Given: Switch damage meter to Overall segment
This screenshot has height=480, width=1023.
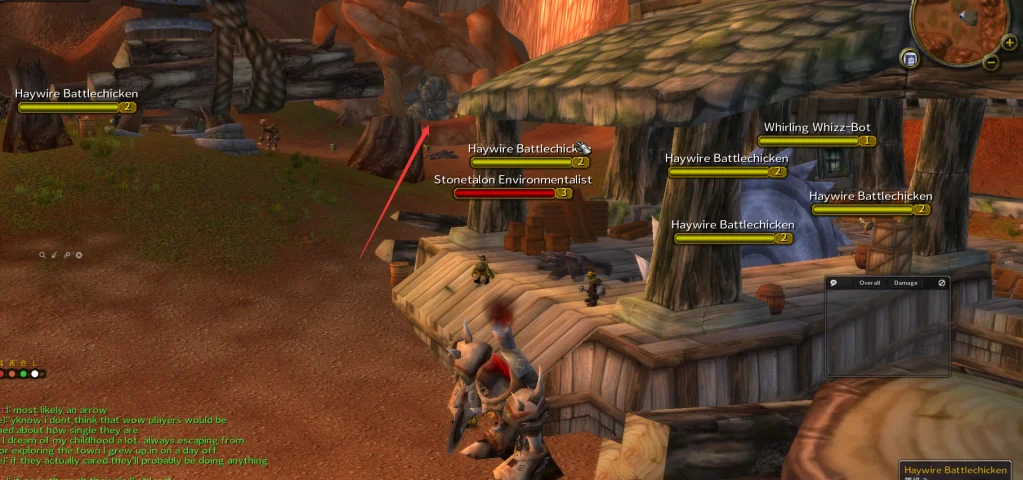Looking at the screenshot, I should click(868, 283).
